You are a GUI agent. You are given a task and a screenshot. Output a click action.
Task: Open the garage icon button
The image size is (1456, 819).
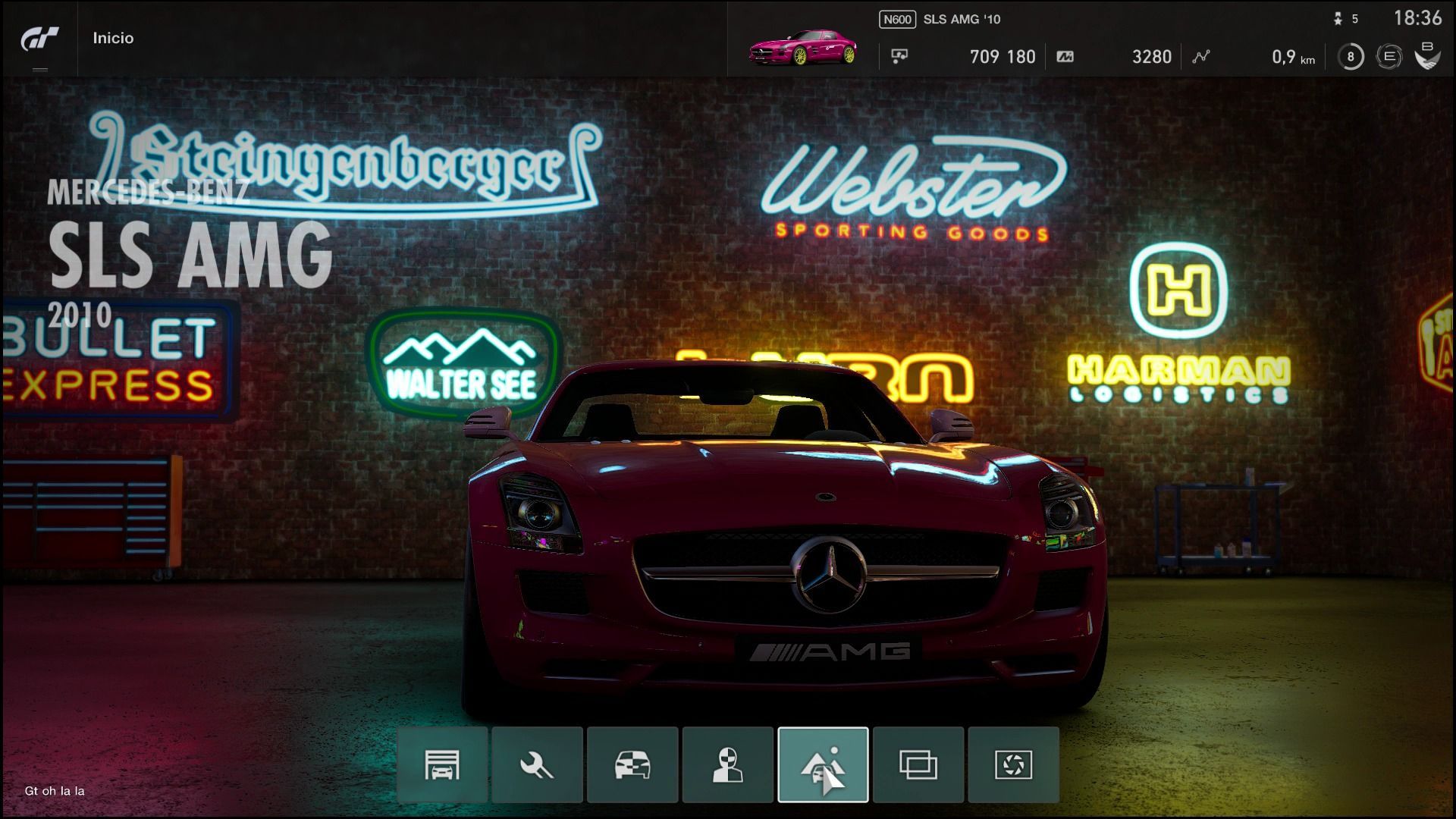click(442, 764)
